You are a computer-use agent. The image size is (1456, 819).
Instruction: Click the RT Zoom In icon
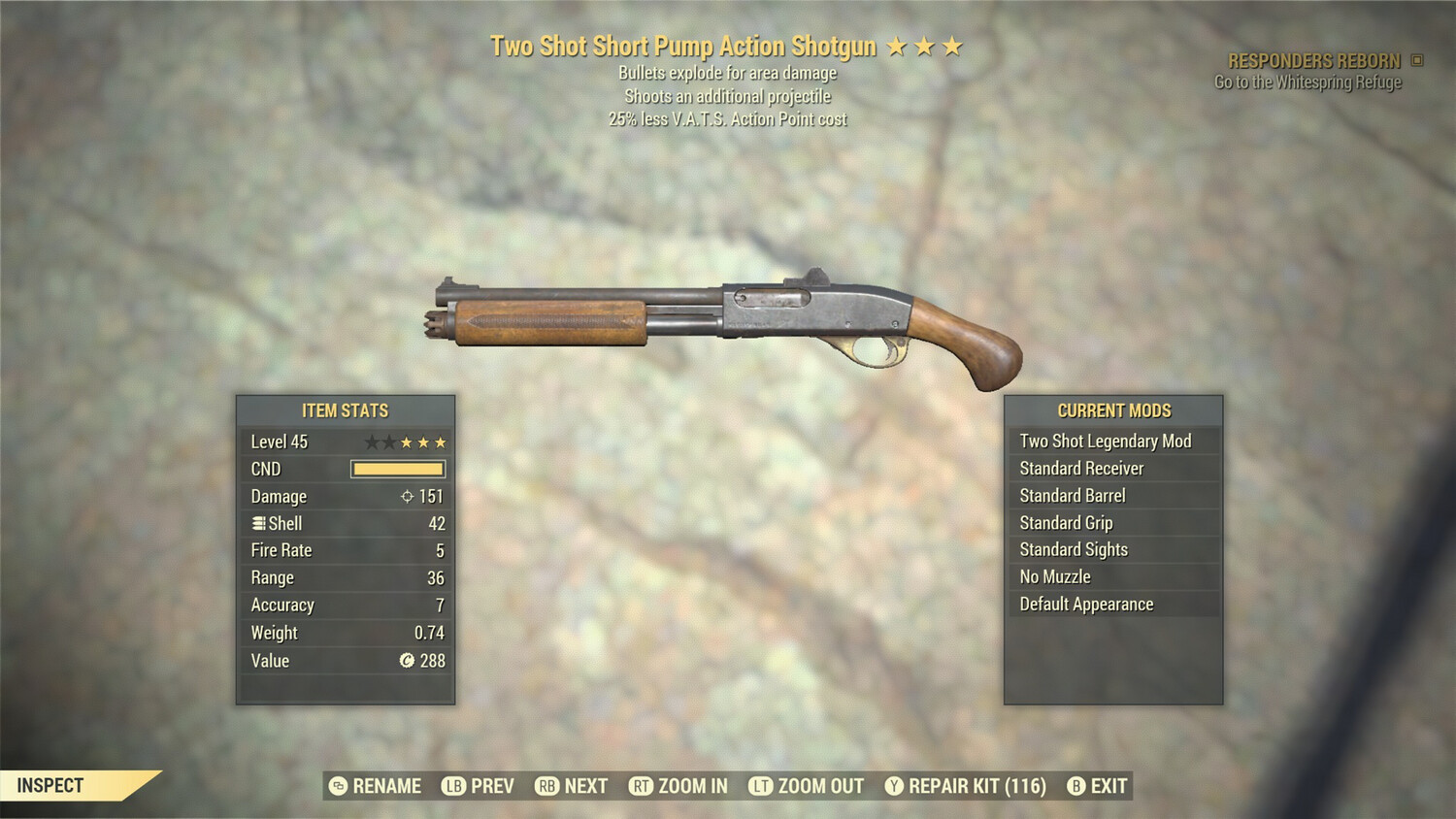(x=642, y=786)
